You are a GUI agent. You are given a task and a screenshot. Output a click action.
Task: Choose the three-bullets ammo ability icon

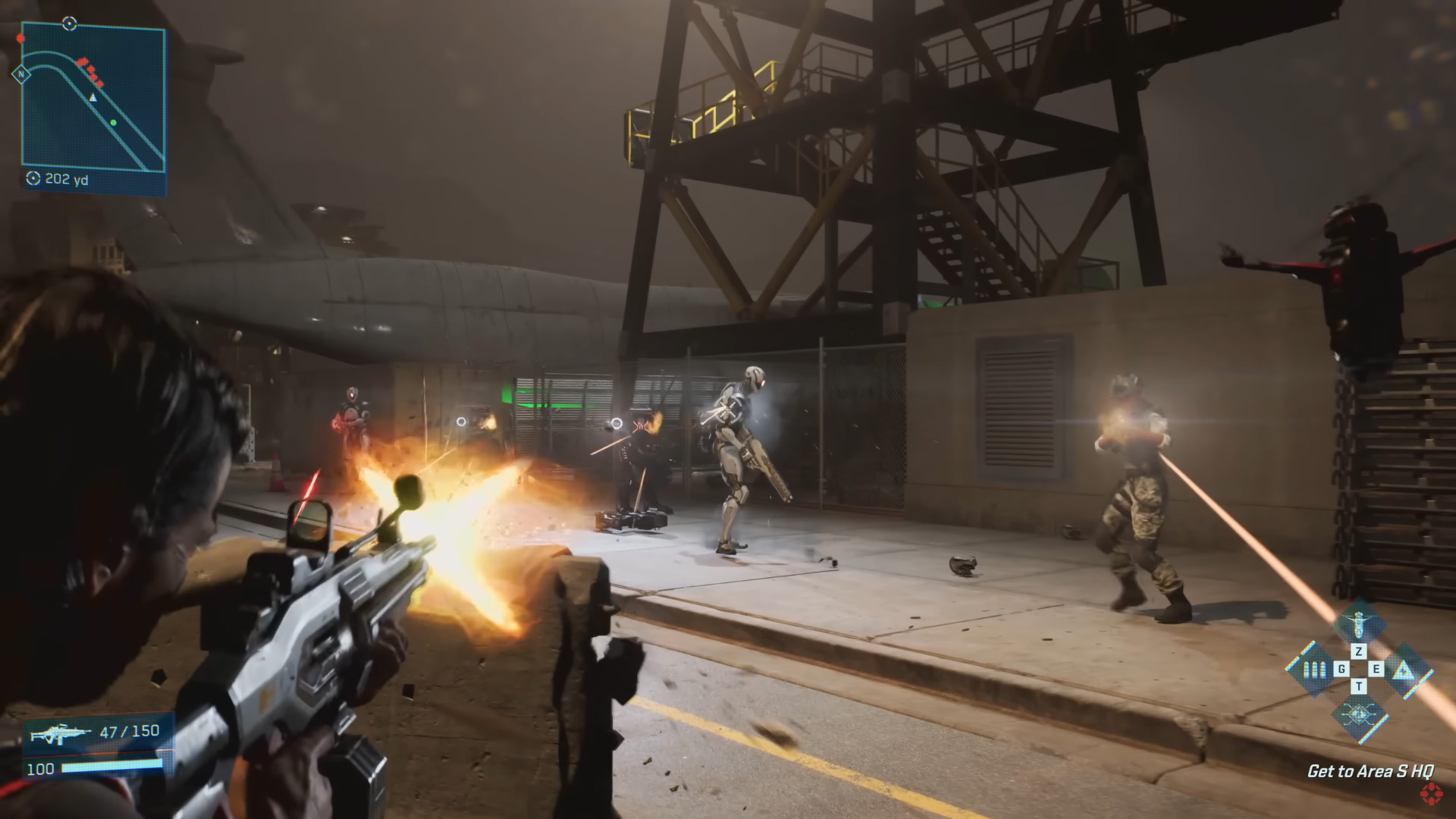click(x=1313, y=670)
